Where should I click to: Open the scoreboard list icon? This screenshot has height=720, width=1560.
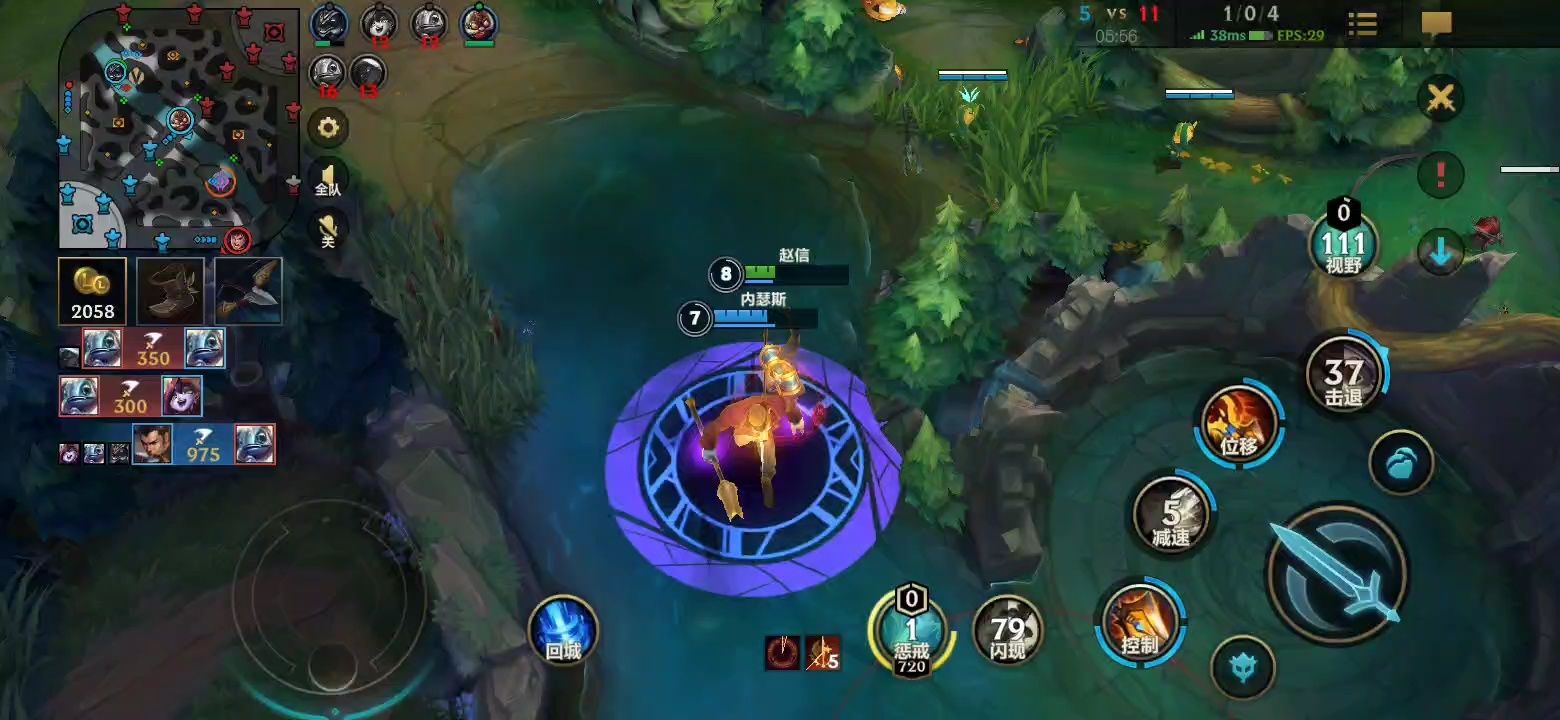click(1362, 24)
